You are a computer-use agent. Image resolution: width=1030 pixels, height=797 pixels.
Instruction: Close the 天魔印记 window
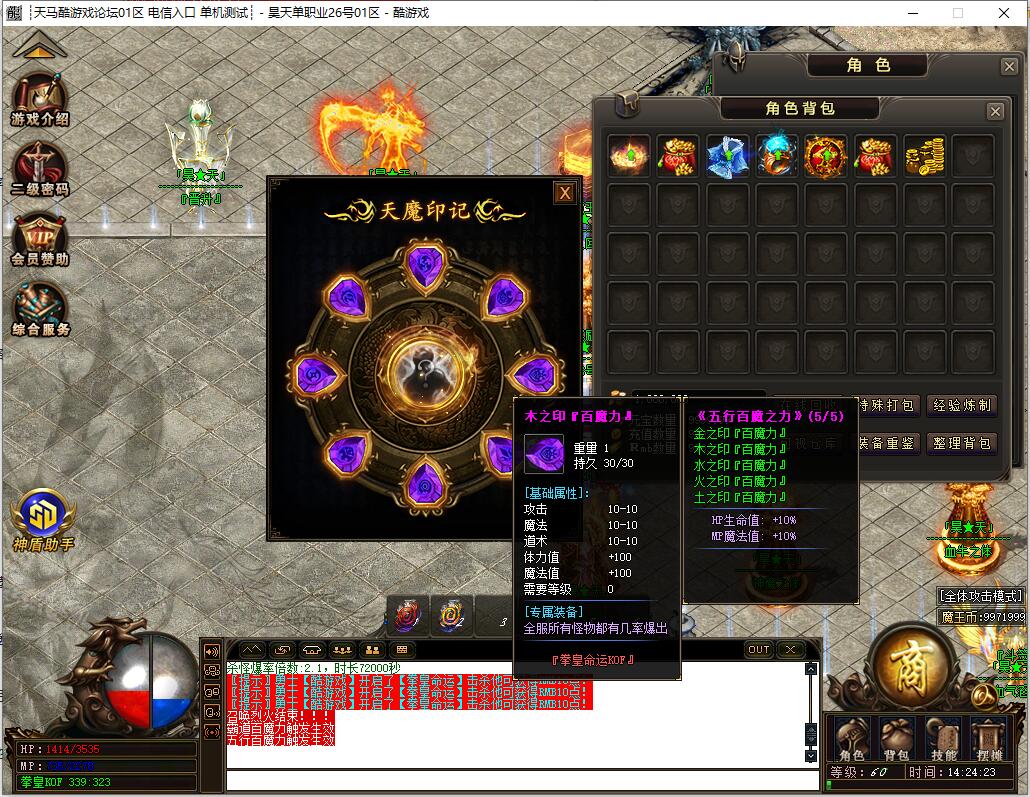click(x=565, y=193)
